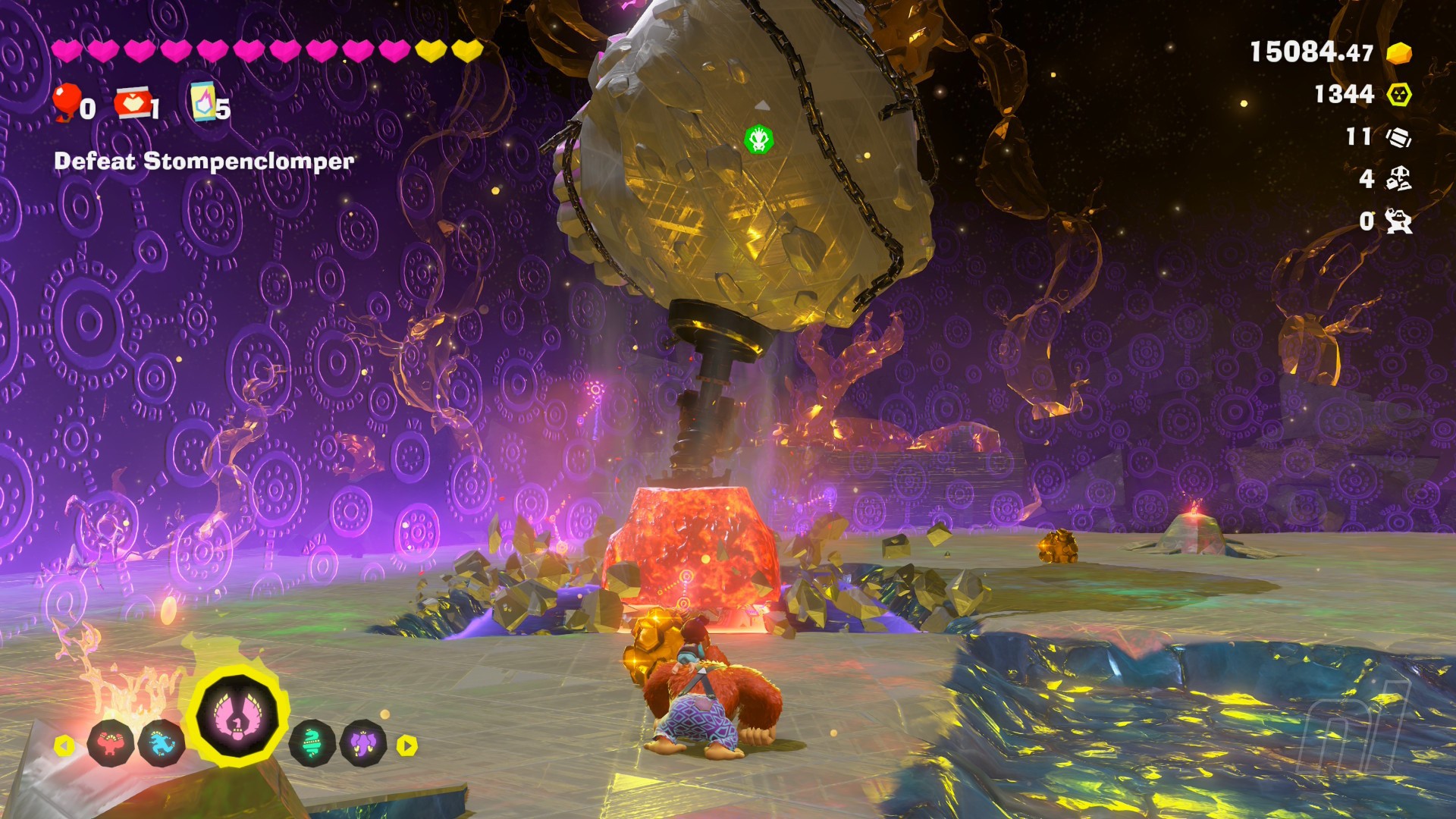Click the fossil rock pile counter icon
Screen dimensions: 1456x819
[x=1398, y=178]
